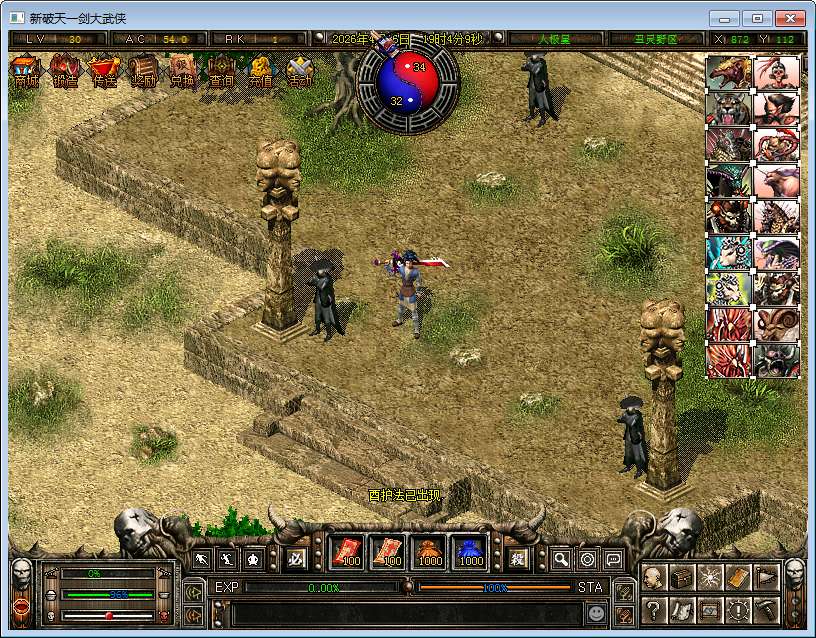
Task: Use the orange pouch hotbar item
Action: [430, 553]
